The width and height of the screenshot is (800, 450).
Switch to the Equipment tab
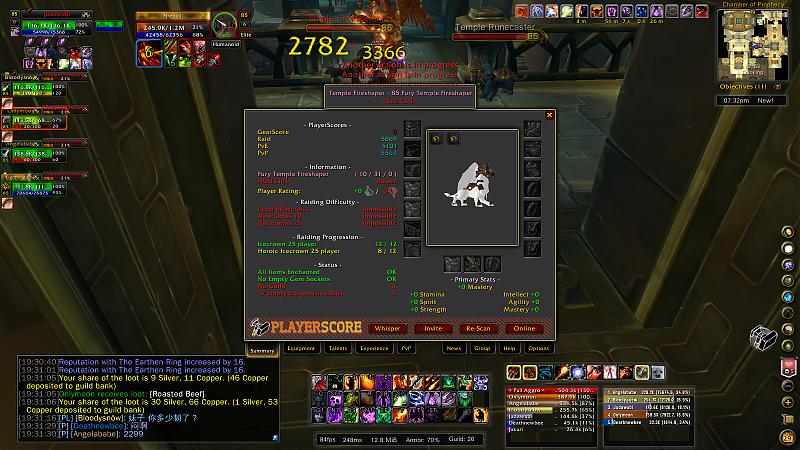(301, 349)
